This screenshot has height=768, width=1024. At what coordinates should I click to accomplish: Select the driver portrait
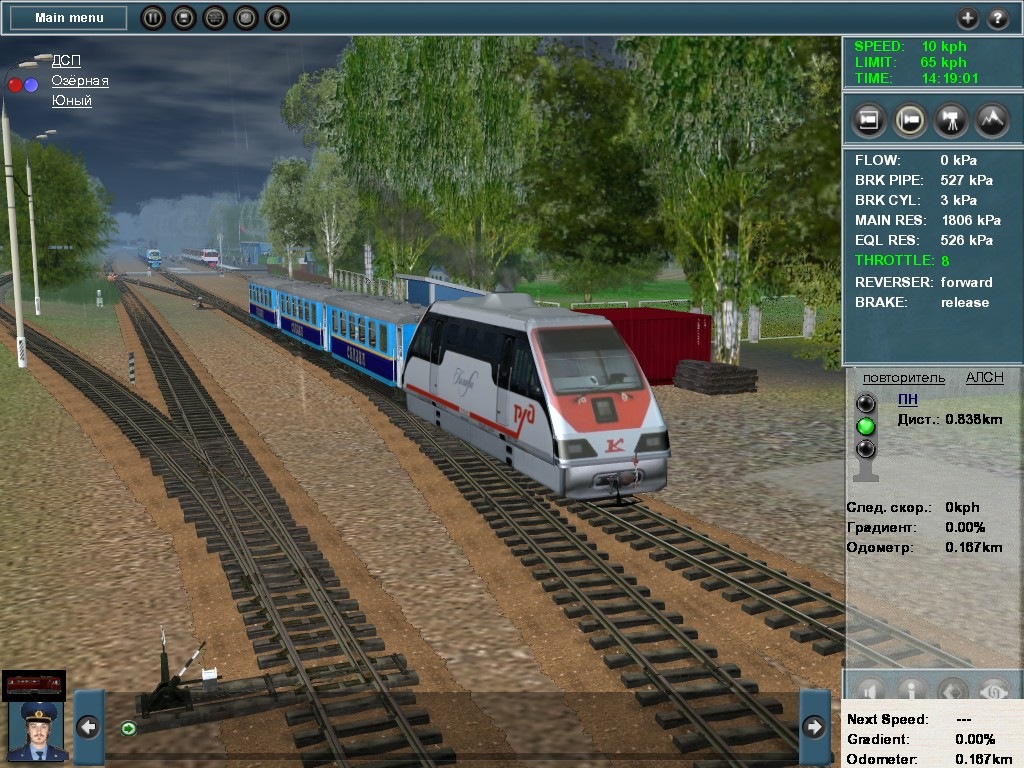point(36,731)
